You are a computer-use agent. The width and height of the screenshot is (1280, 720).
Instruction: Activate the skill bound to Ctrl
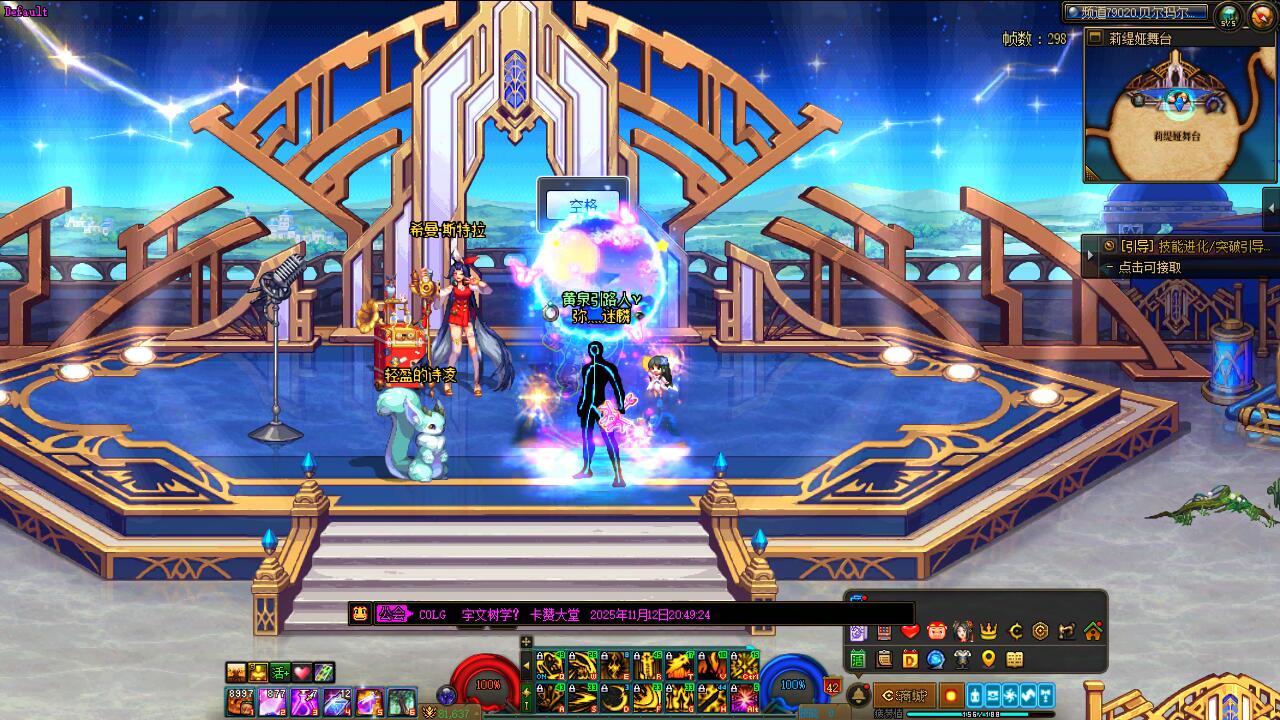pyautogui.click(x=744, y=665)
